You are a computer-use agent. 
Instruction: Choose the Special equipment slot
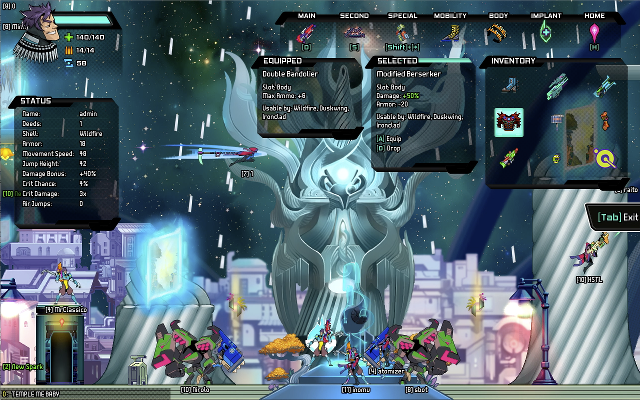pos(402,33)
